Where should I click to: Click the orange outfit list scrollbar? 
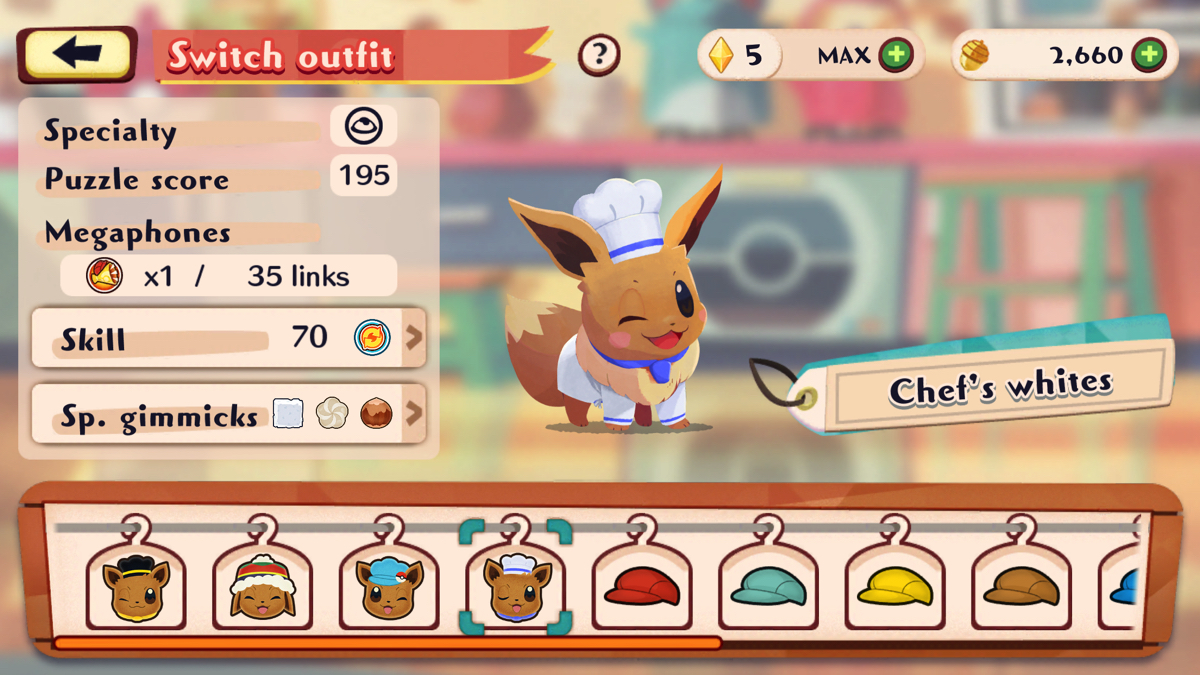click(387, 643)
